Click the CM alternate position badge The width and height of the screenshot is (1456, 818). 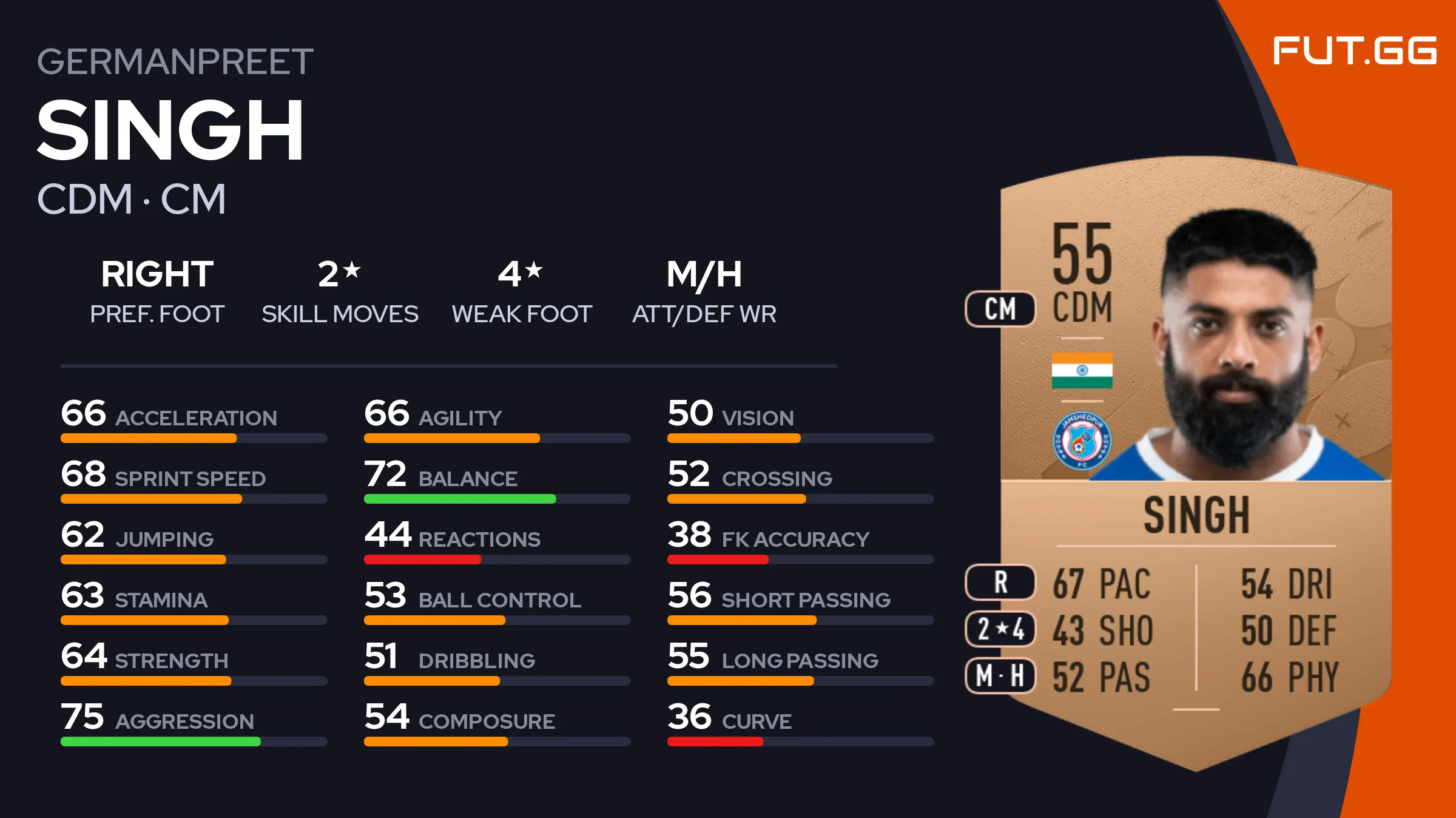tap(1000, 309)
